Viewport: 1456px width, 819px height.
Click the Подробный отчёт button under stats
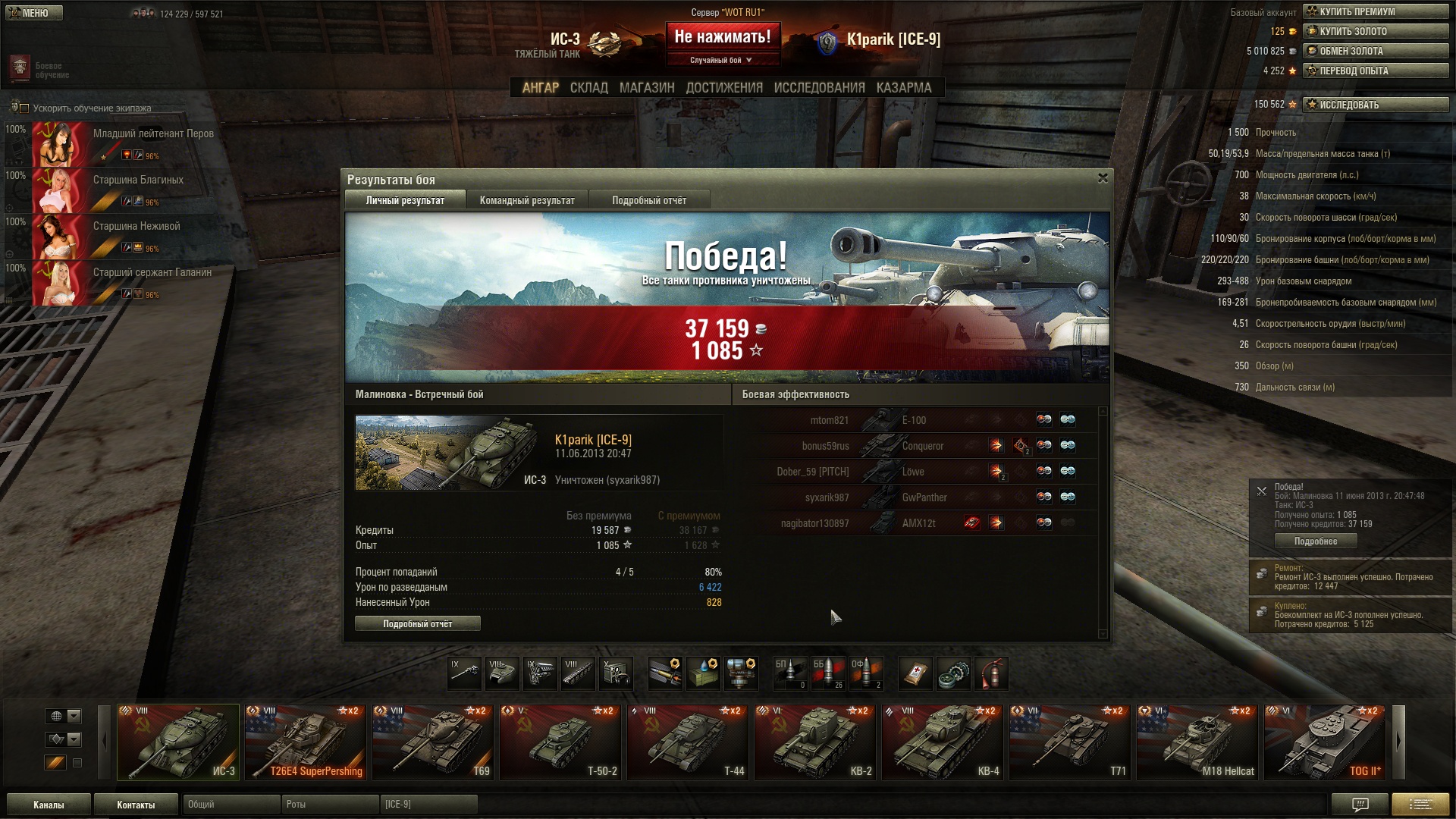tap(417, 624)
